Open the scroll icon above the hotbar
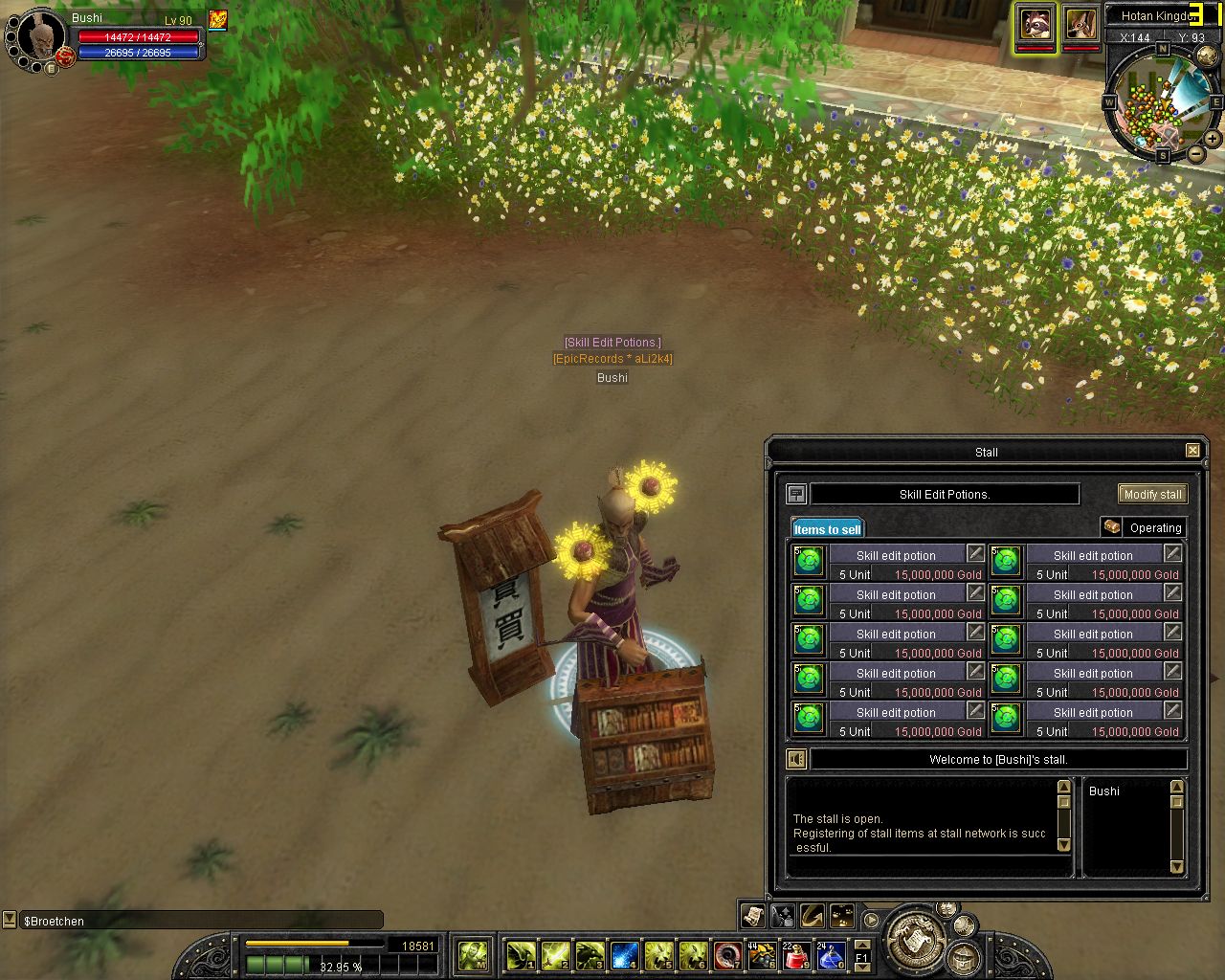1225x980 pixels. [x=752, y=916]
